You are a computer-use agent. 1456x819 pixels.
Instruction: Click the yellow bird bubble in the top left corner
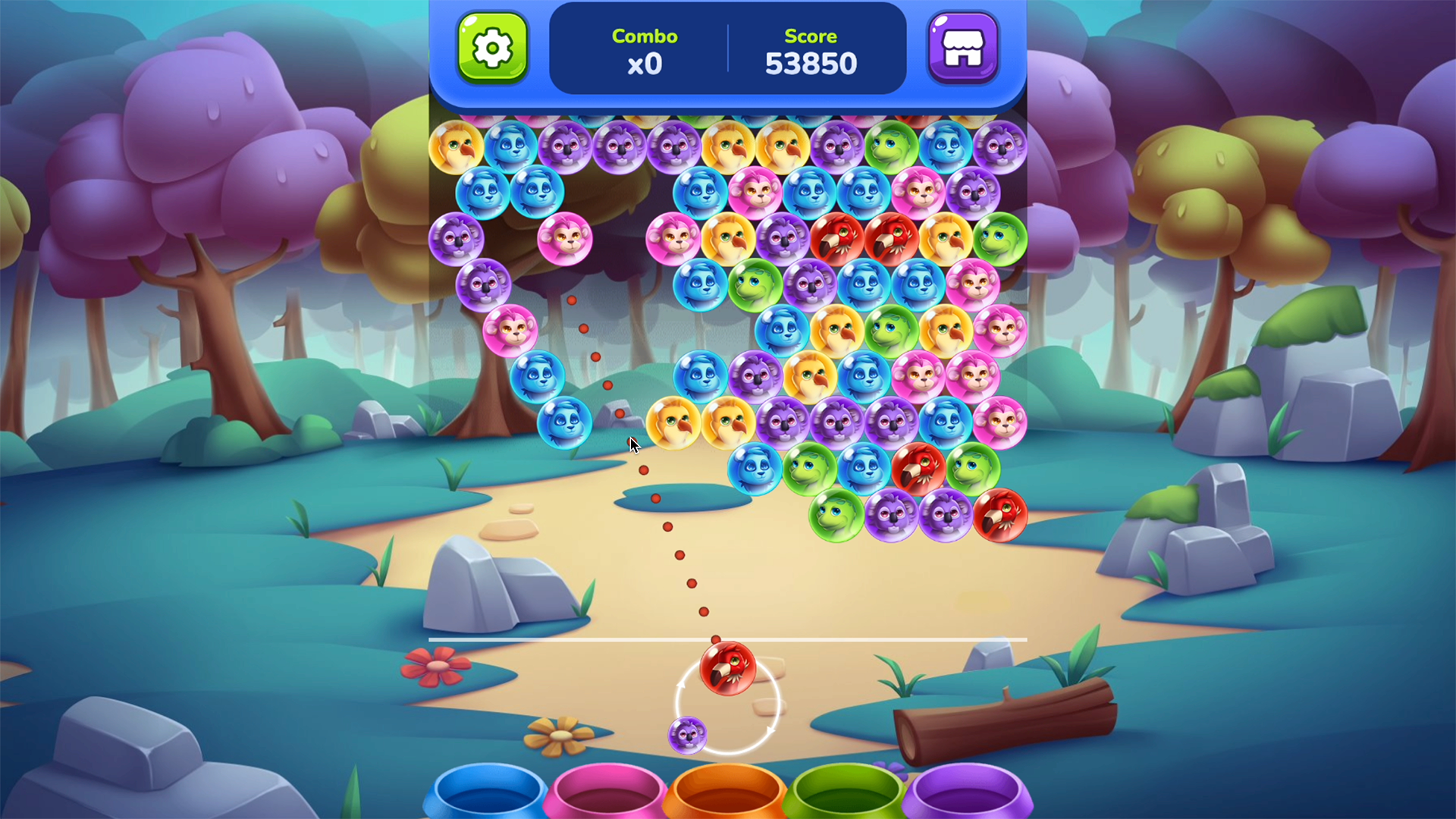pyautogui.click(x=455, y=146)
